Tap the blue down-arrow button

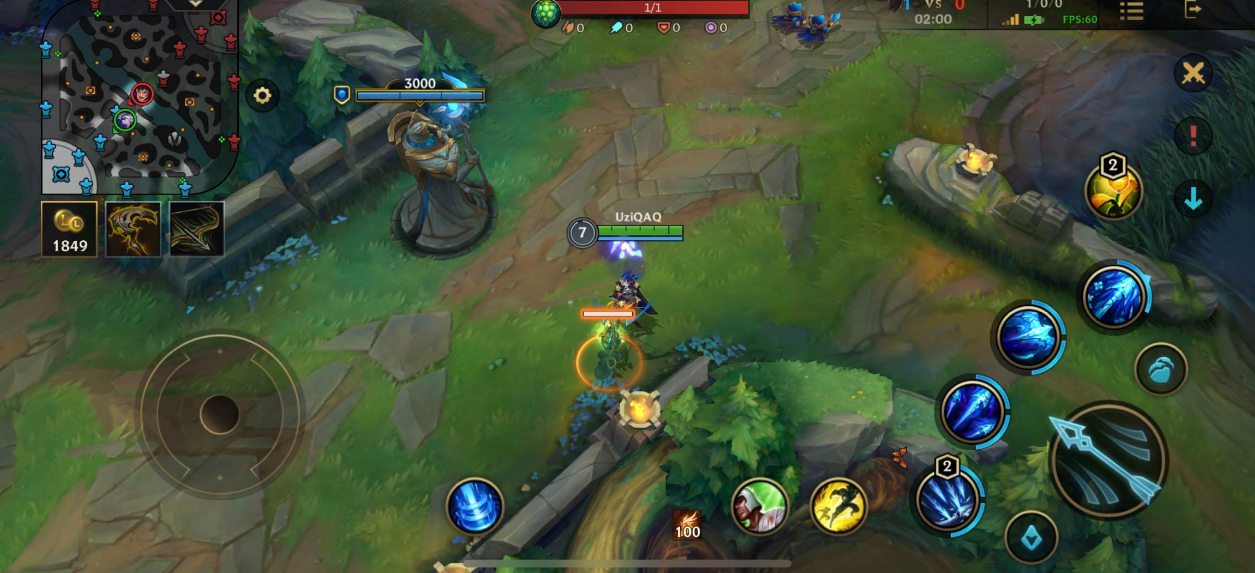pyautogui.click(x=1193, y=199)
